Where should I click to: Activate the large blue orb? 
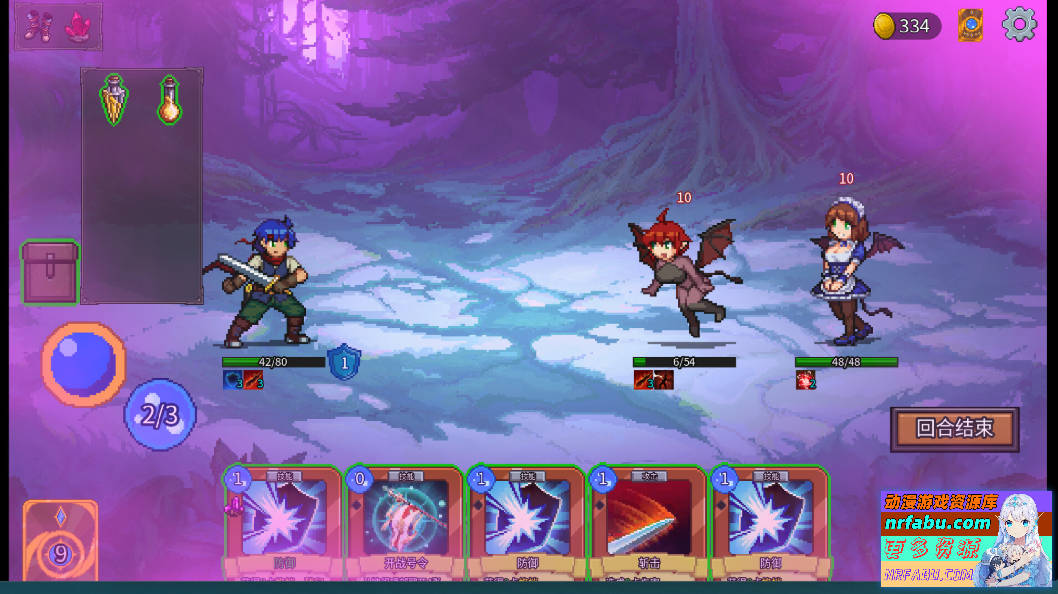[84, 363]
